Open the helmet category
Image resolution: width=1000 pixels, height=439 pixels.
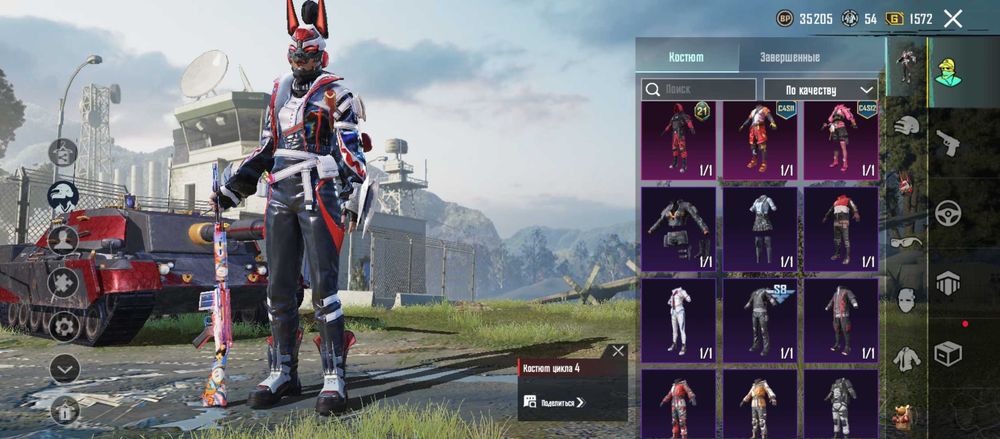point(906,127)
